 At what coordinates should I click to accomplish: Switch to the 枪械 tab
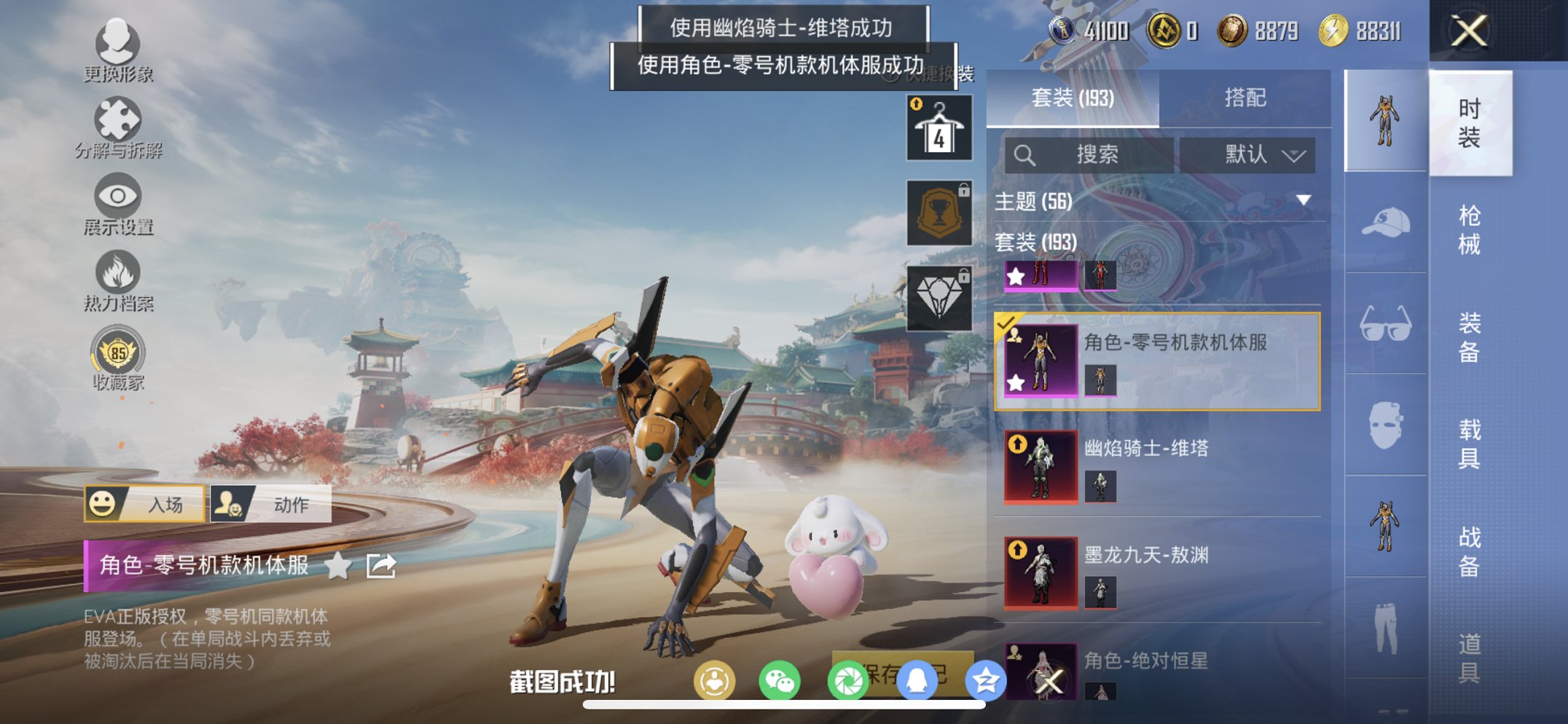coord(1470,227)
